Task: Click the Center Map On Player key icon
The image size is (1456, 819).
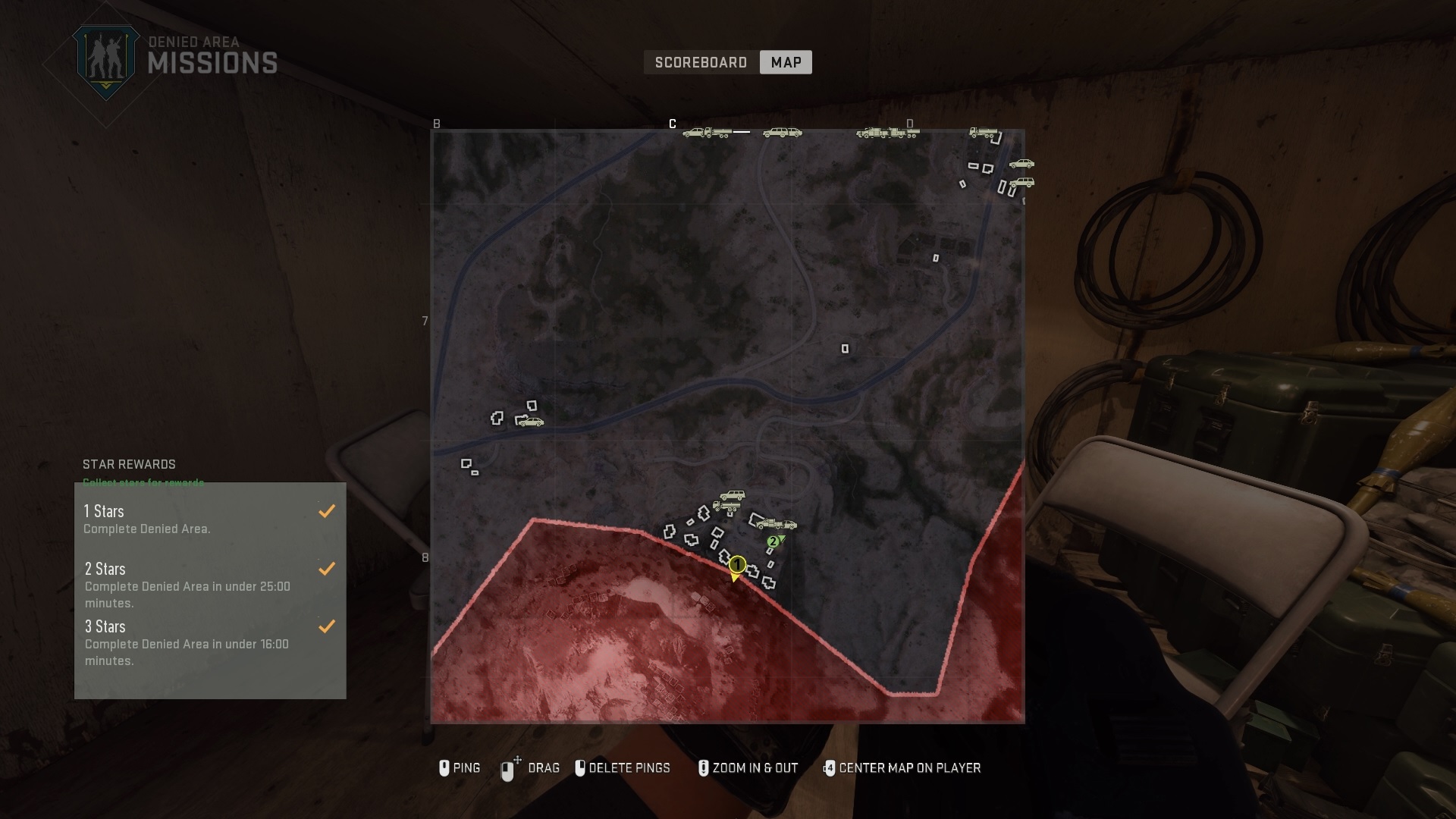Action: click(829, 768)
